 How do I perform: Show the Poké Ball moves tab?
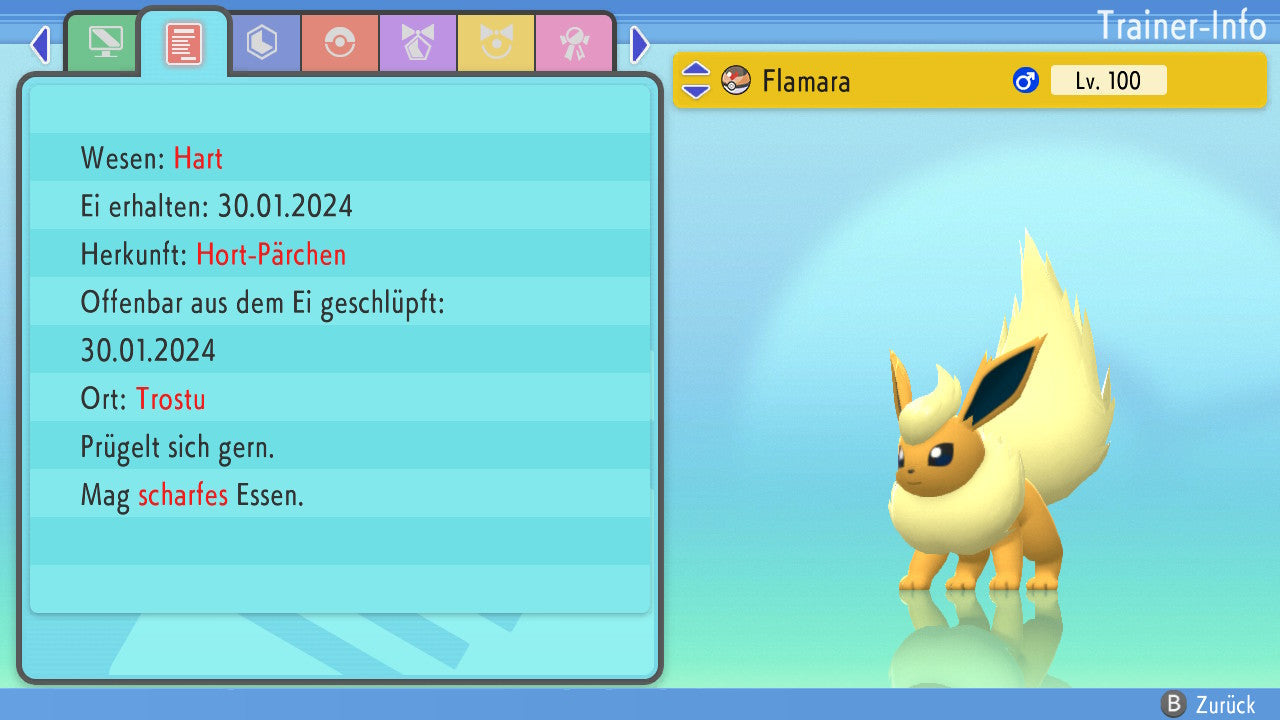coord(339,43)
